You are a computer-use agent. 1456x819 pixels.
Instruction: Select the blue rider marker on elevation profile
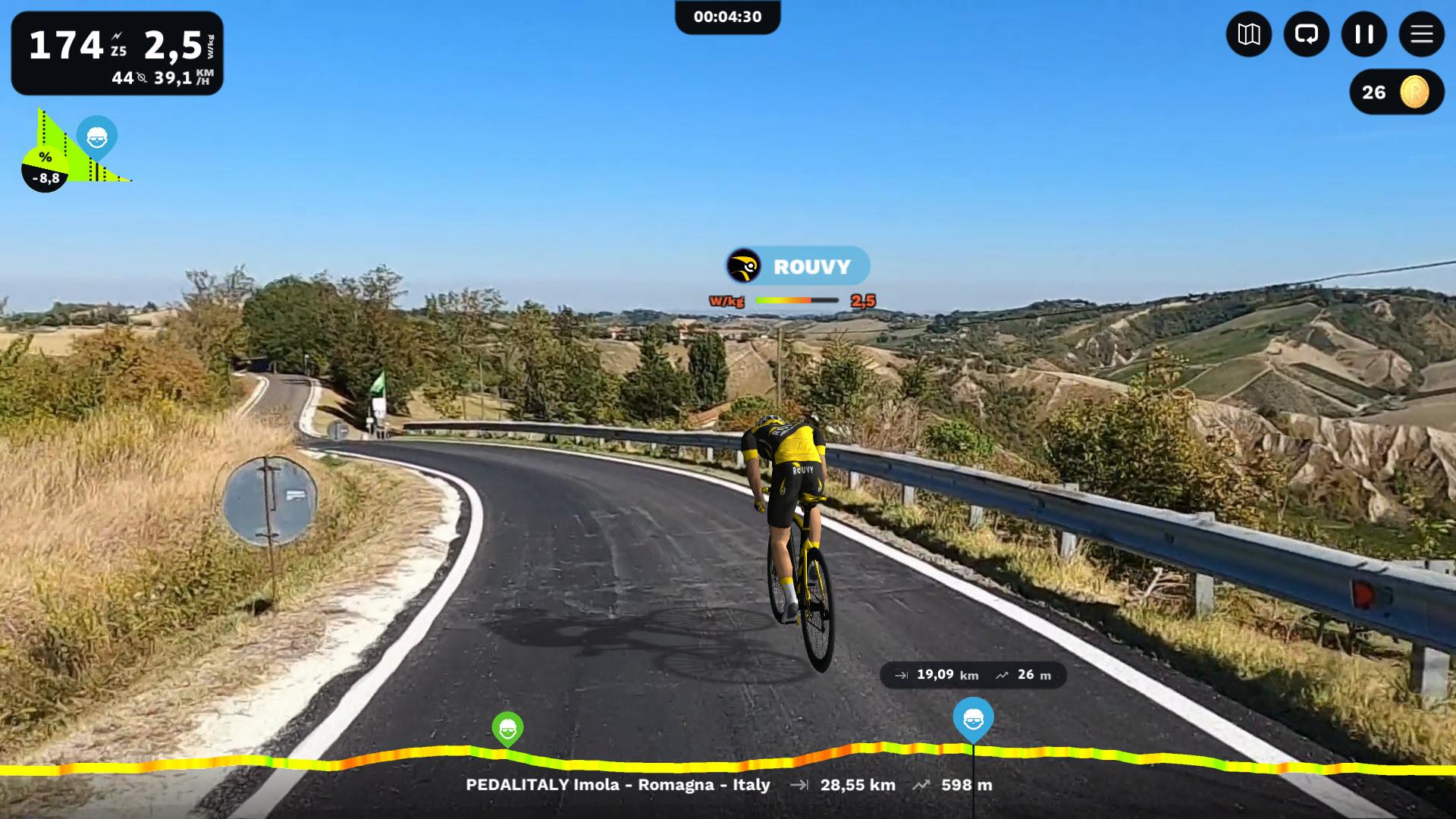(x=973, y=718)
